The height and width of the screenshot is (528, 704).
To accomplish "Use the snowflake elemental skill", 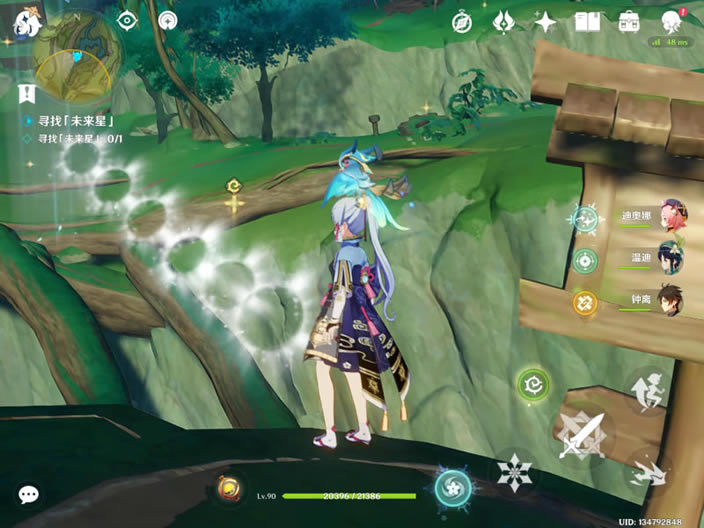I will tap(515, 470).
